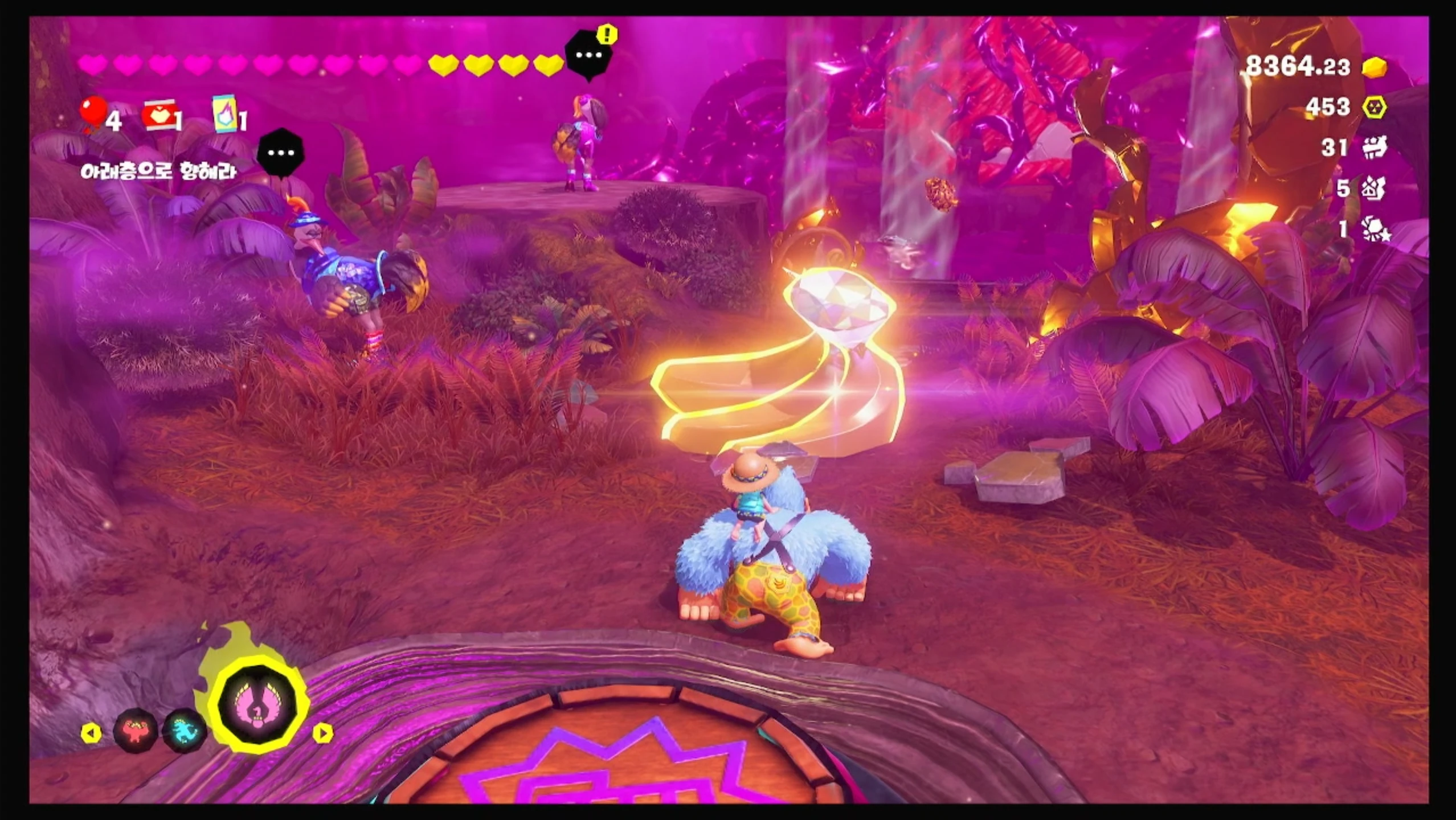Use the yellow flame juice can item

click(226, 114)
